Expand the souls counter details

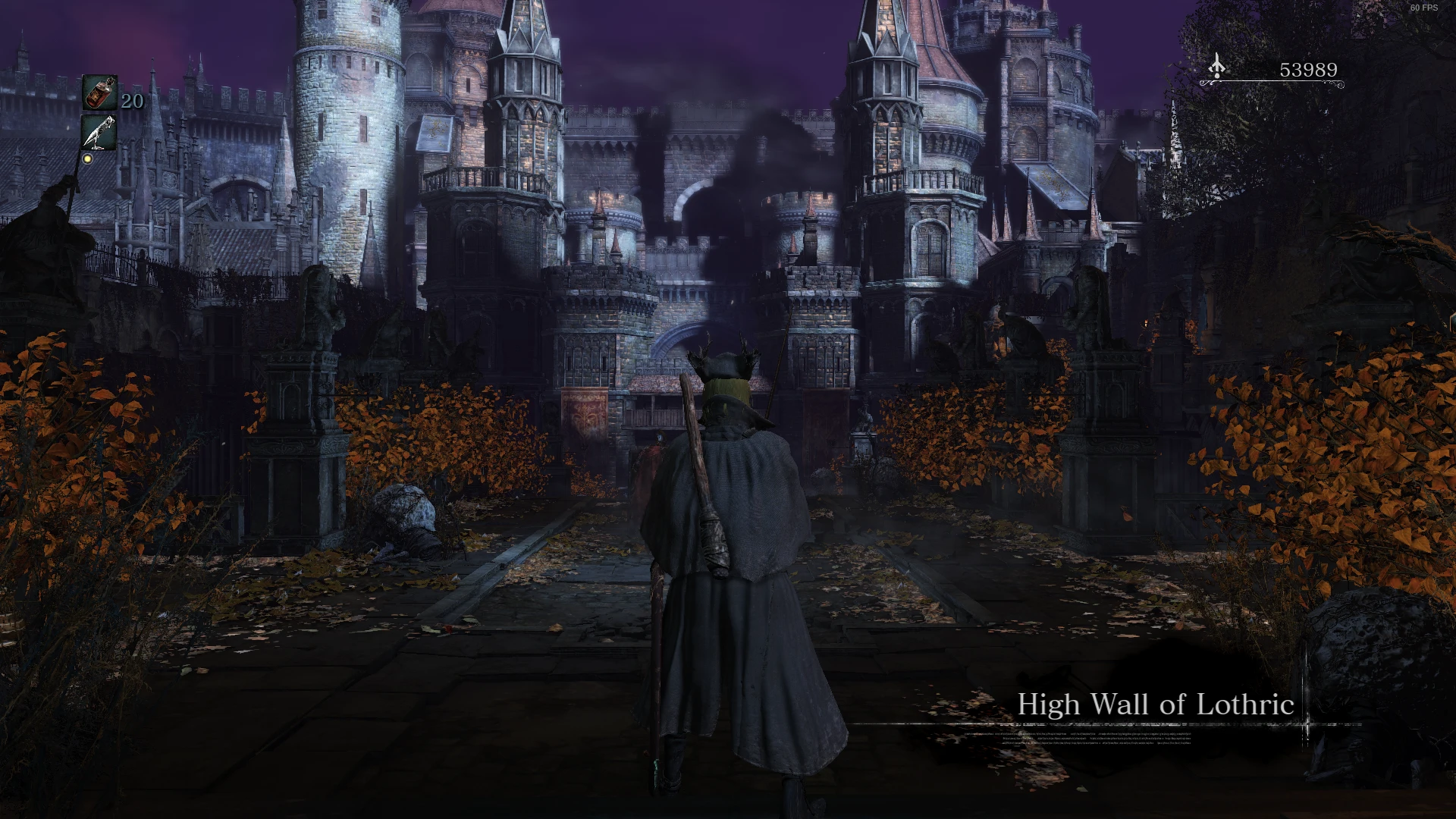[x=1308, y=70]
